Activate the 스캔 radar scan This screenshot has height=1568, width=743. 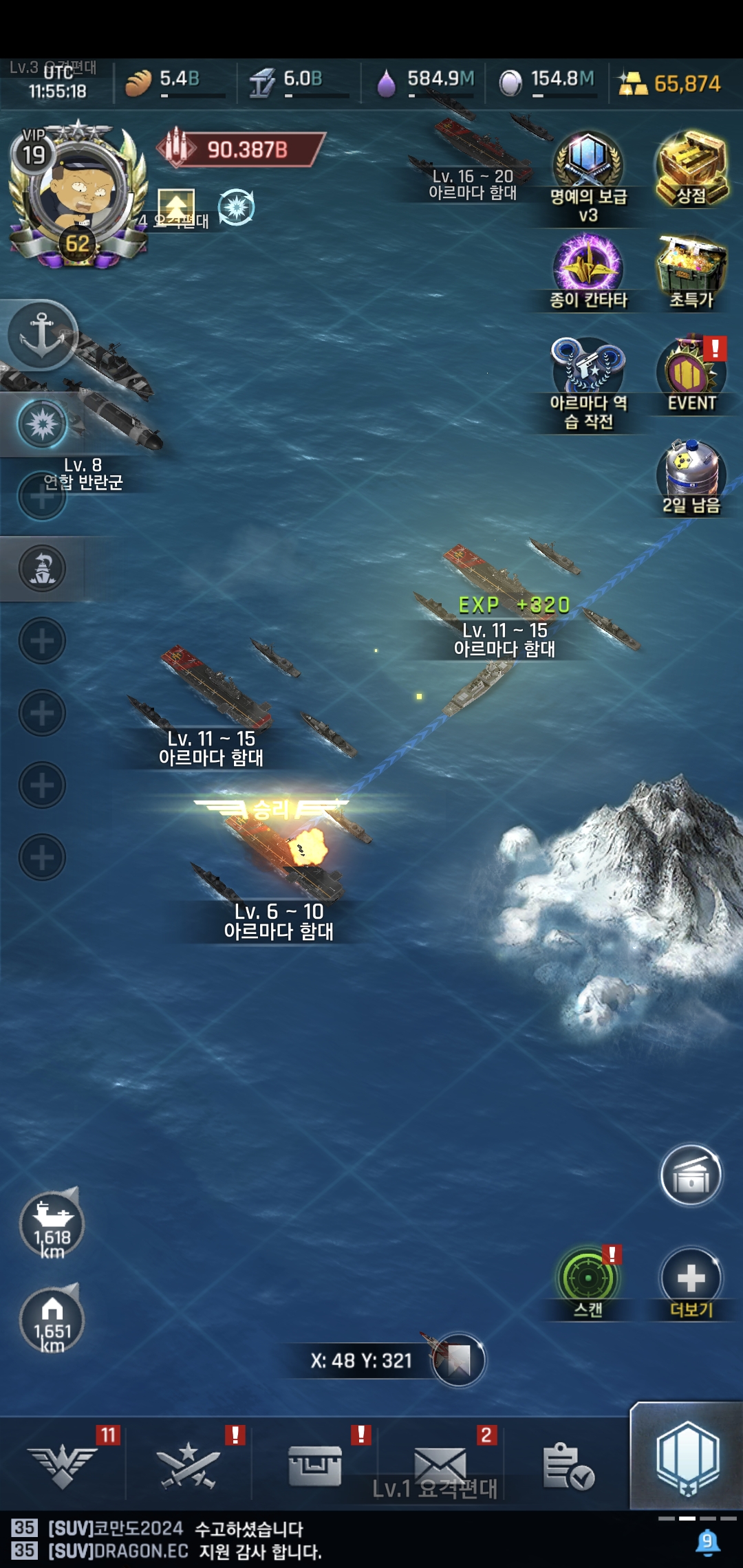588,1279
